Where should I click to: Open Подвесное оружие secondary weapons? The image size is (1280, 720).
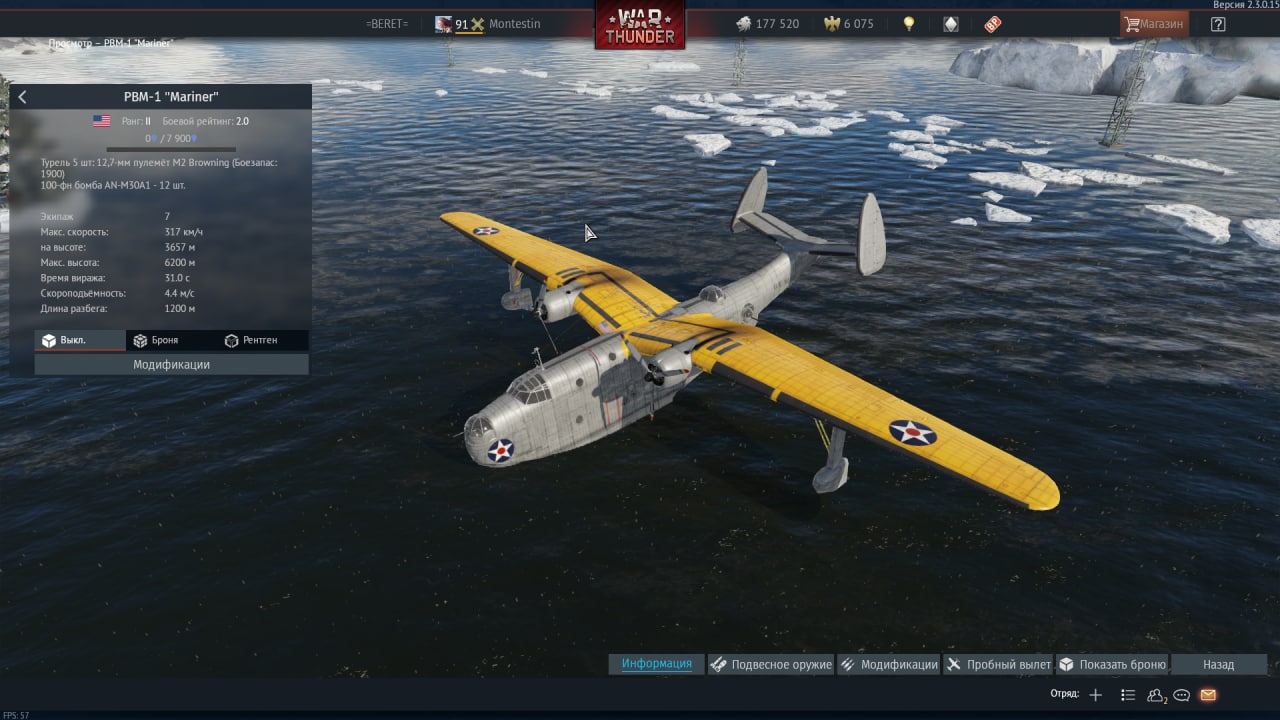pos(771,664)
